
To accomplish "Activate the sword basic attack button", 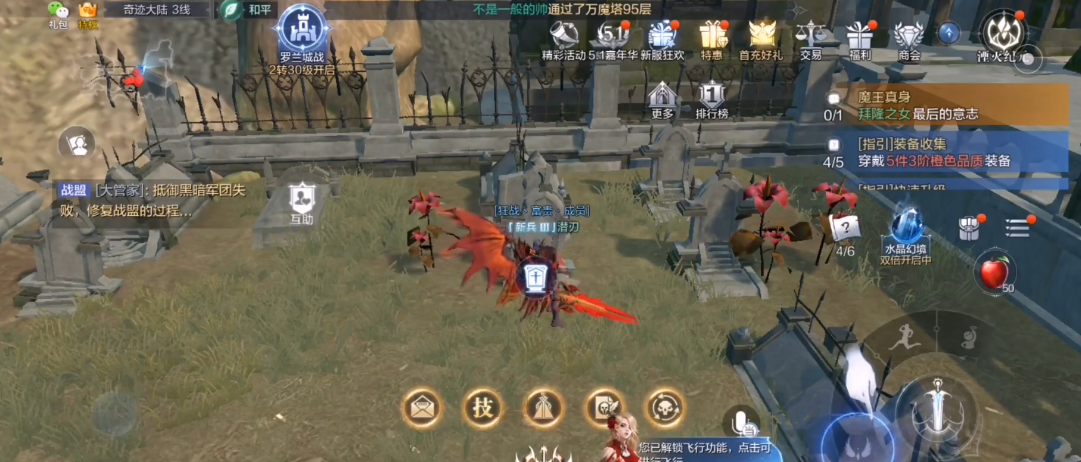I will click(x=937, y=411).
